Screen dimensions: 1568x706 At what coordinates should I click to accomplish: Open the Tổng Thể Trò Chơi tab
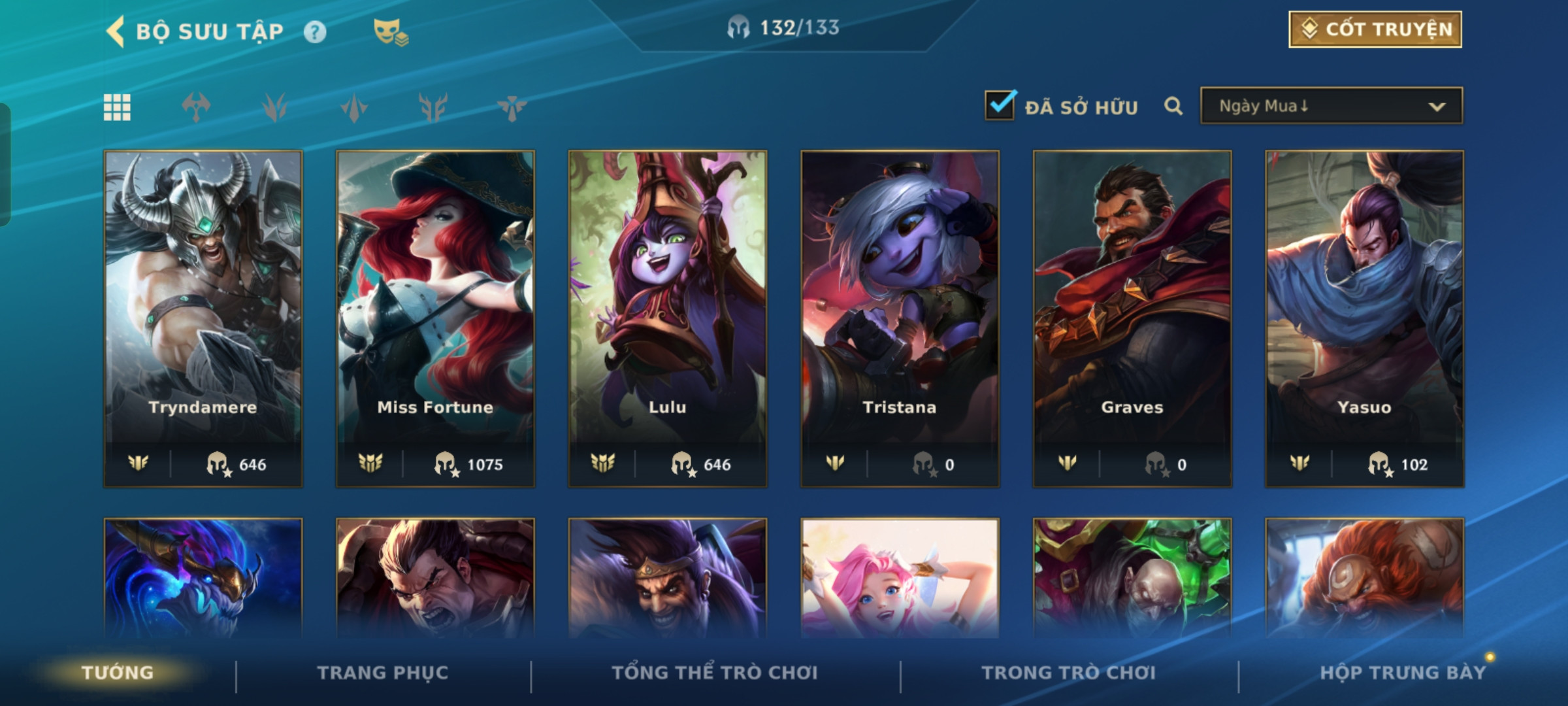[x=715, y=672]
